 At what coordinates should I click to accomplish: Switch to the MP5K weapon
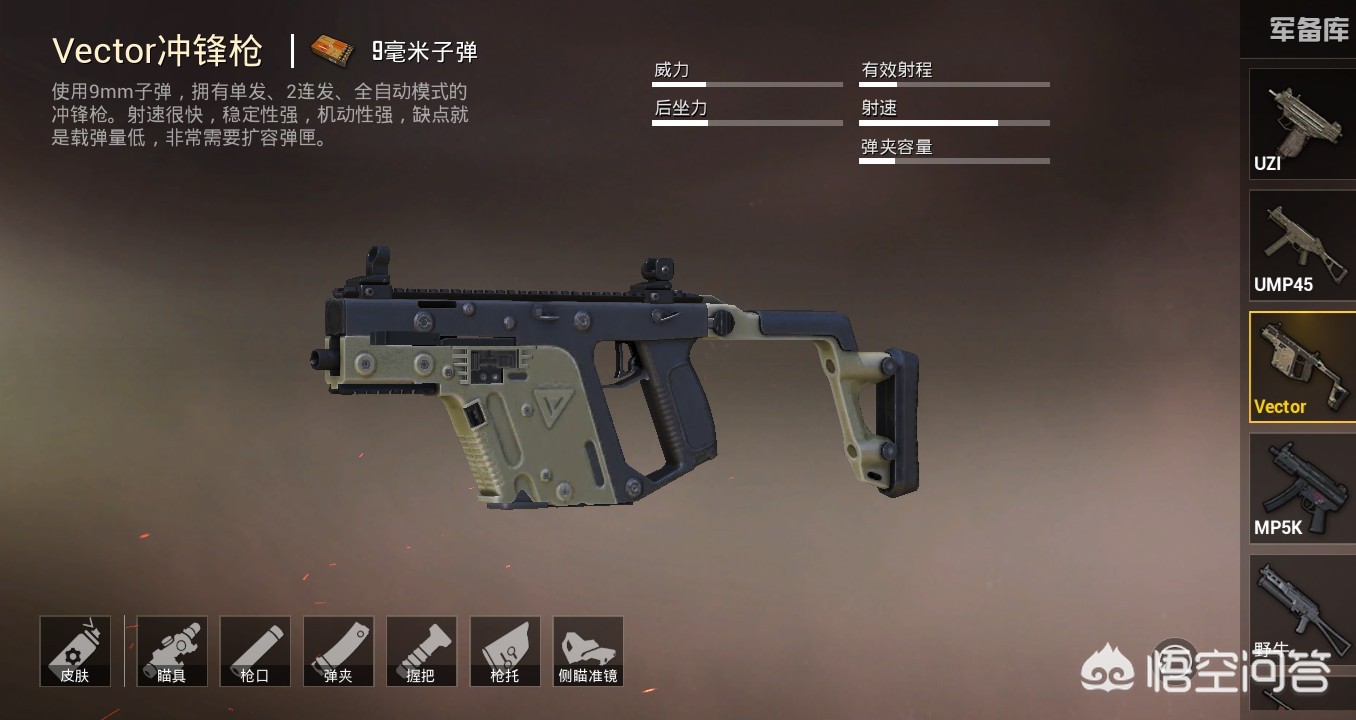coord(1301,488)
